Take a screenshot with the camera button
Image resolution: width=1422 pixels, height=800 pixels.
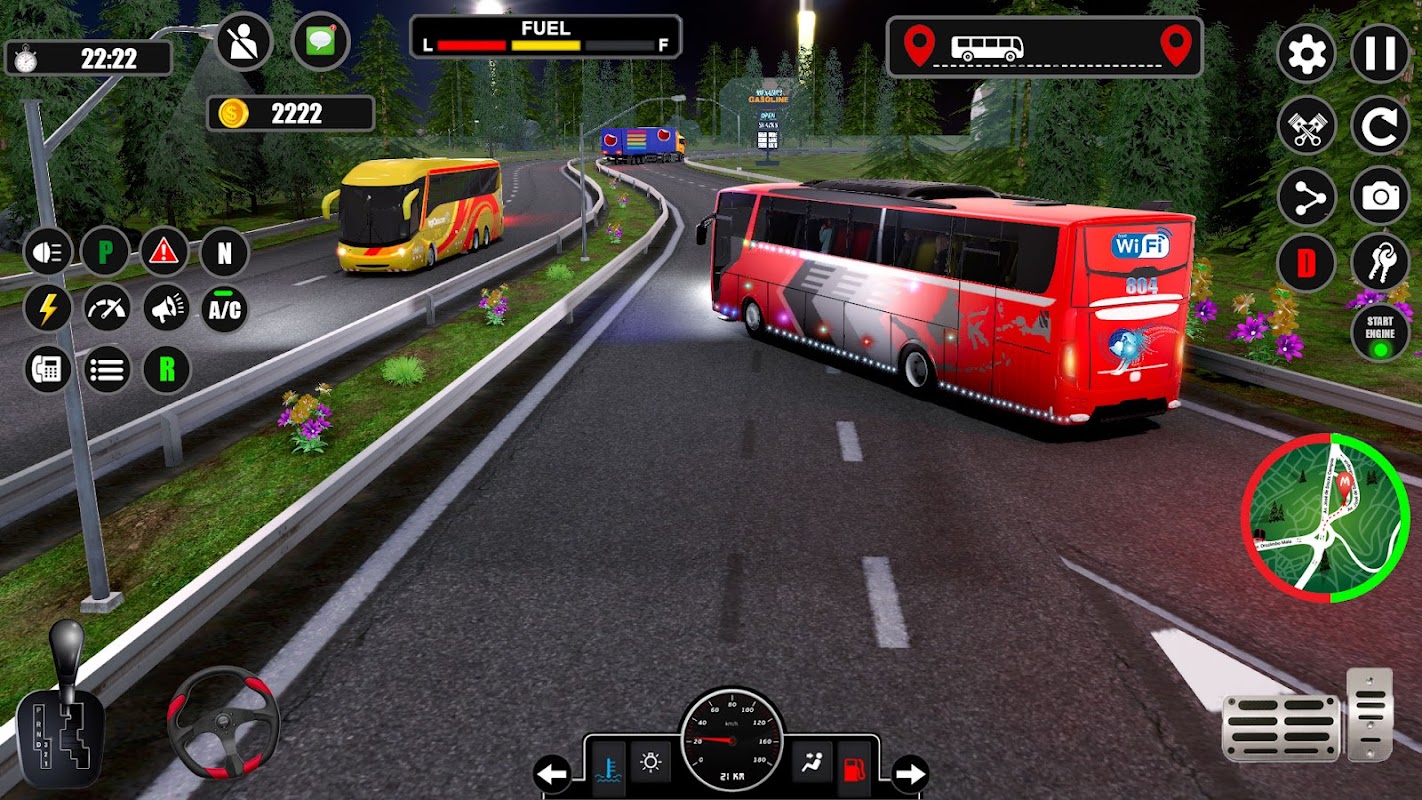pyautogui.click(x=1380, y=197)
